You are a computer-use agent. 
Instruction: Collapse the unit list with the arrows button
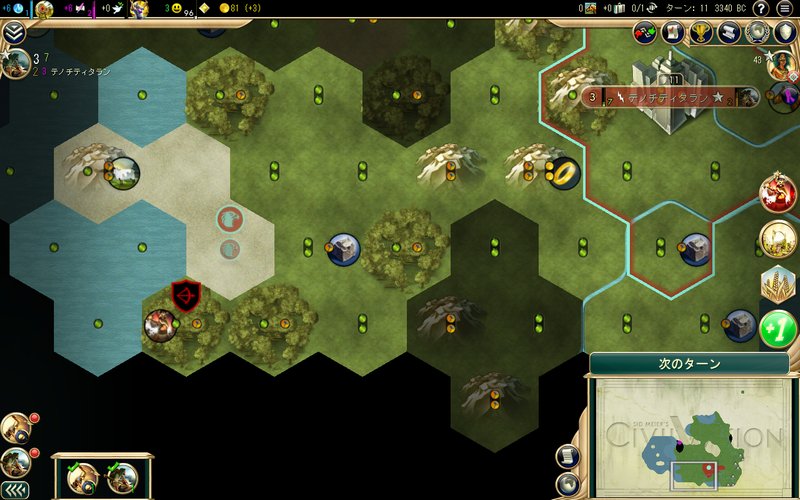point(14,490)
